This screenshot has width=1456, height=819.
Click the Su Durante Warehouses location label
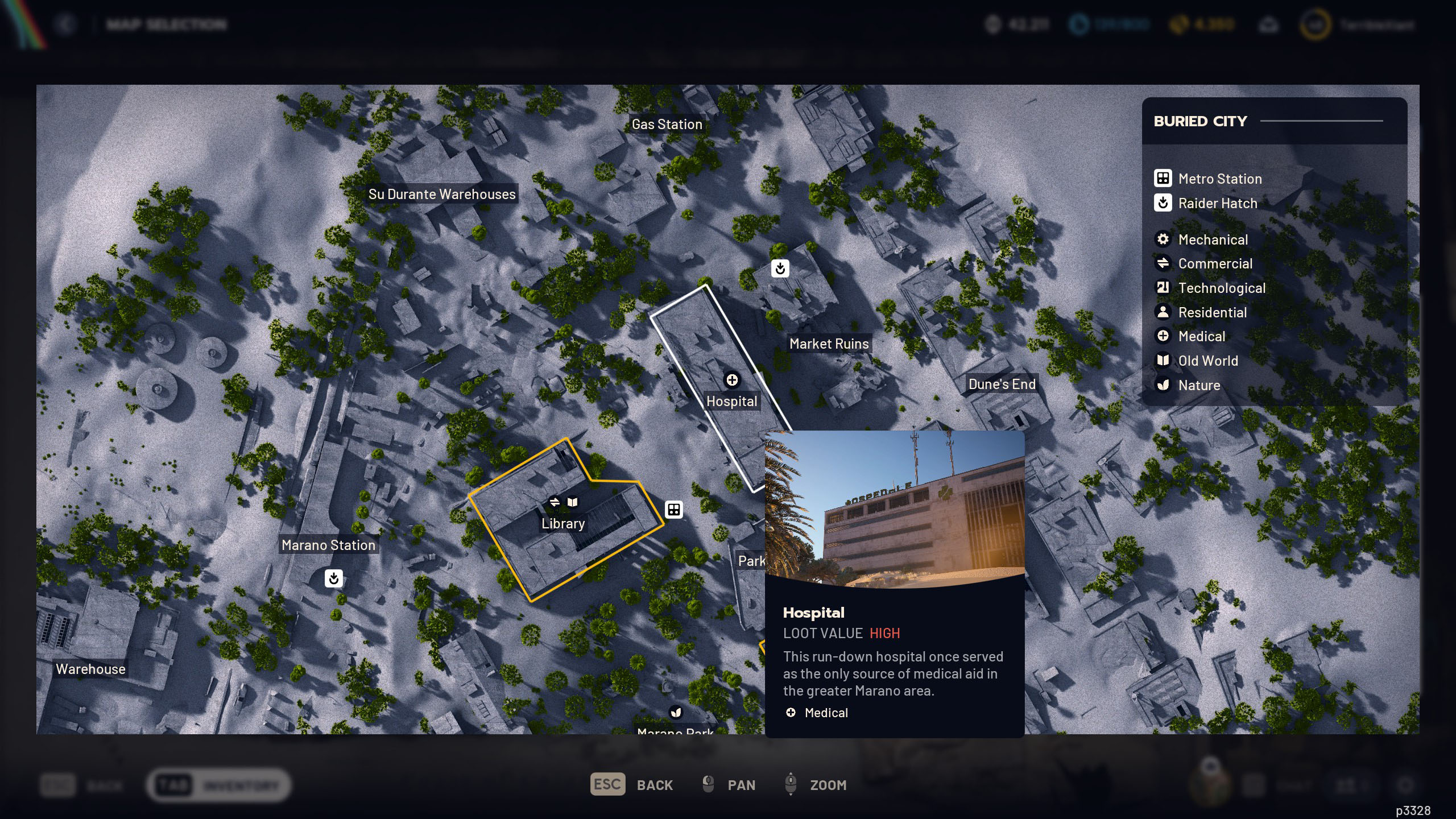tap(441, 194)
